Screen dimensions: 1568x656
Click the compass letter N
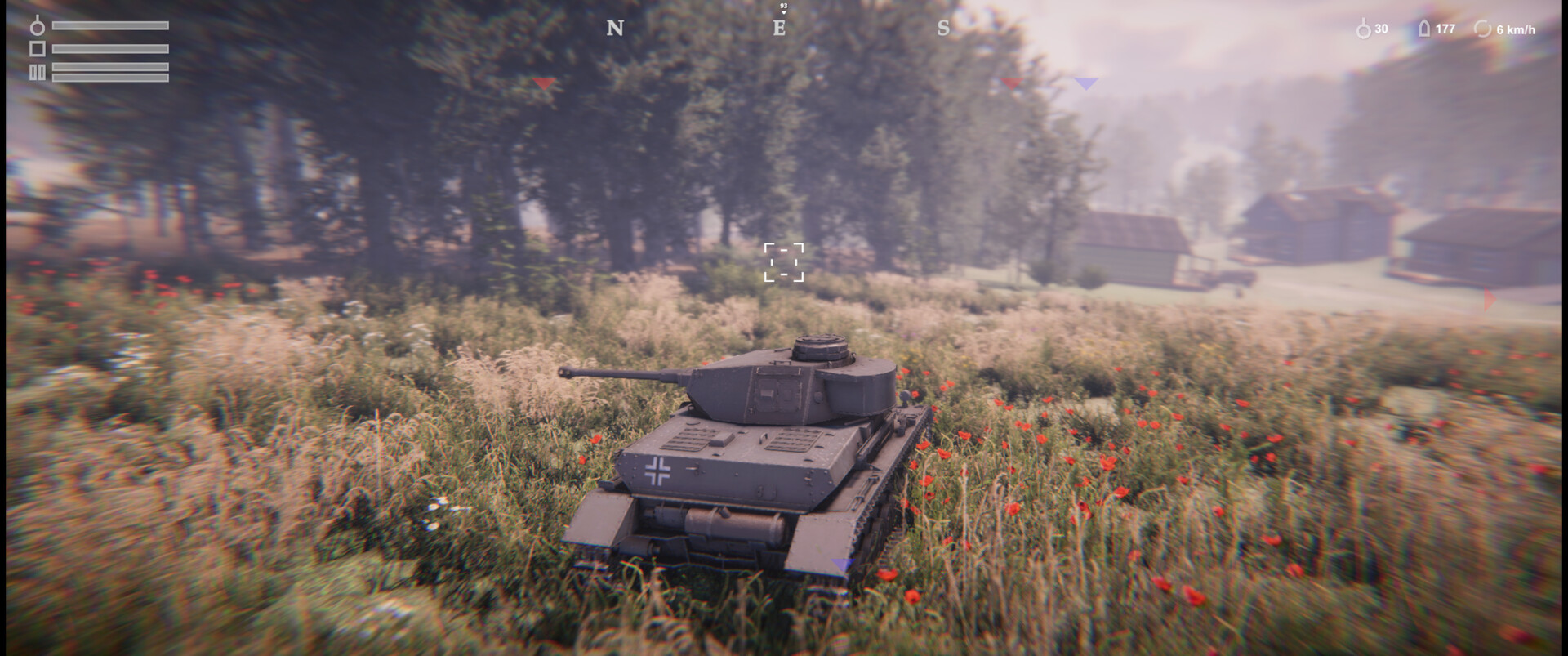coord(615,29)
